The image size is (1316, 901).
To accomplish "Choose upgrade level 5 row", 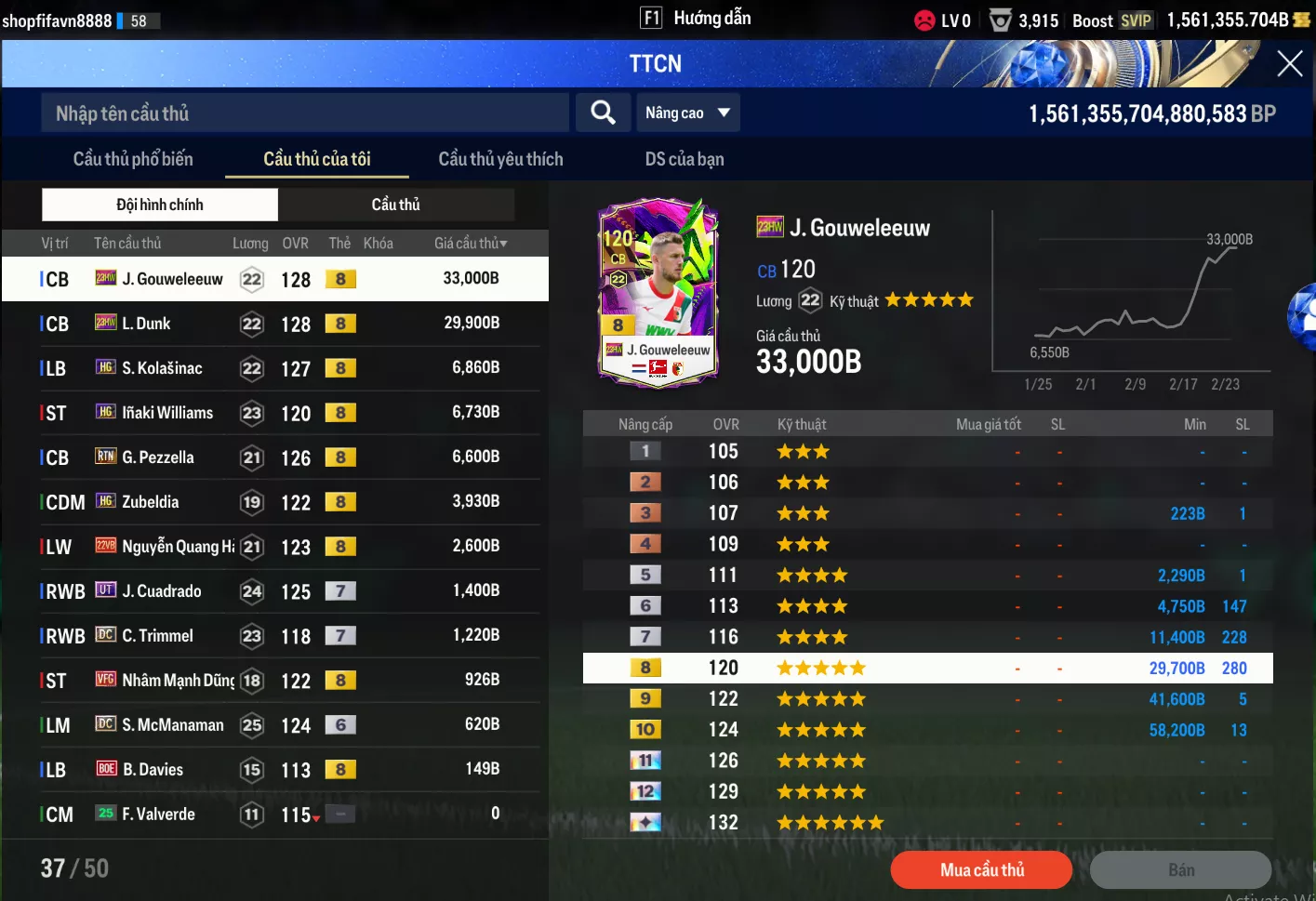I will point(927,576).
